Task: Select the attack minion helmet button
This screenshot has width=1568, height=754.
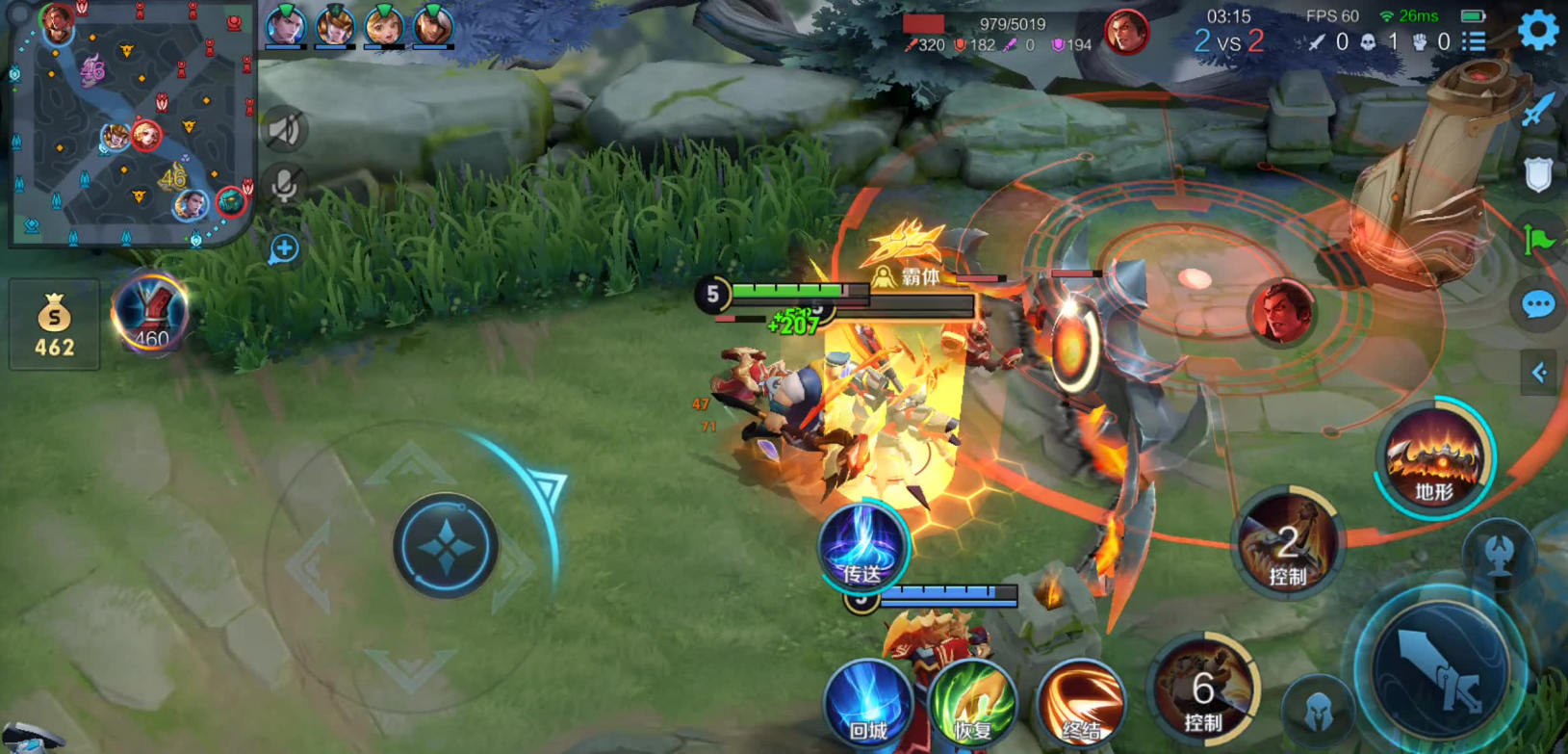Action: 1319,711
